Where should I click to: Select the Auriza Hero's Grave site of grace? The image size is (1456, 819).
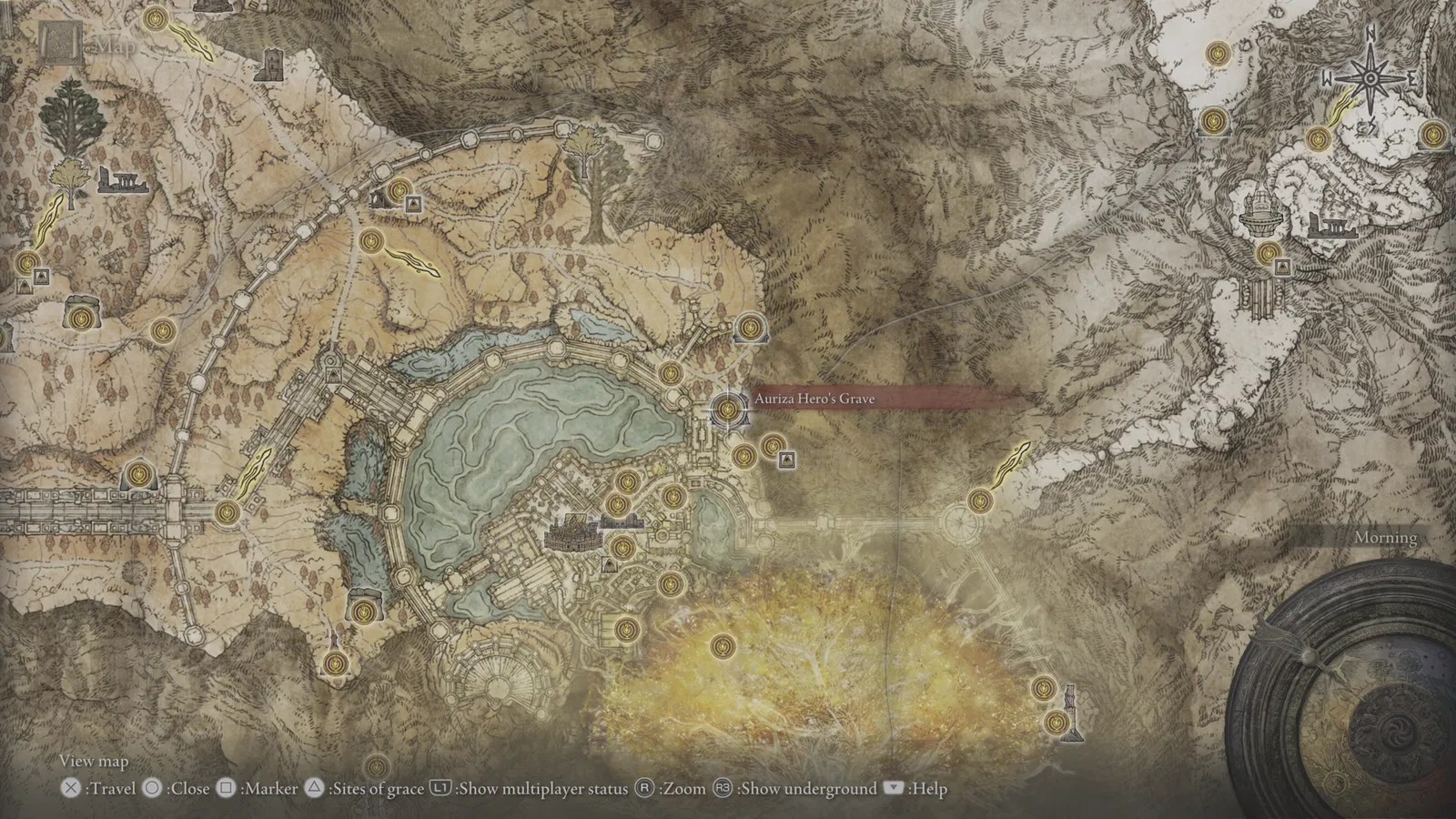pyautogui.click(x=726, y=411)
